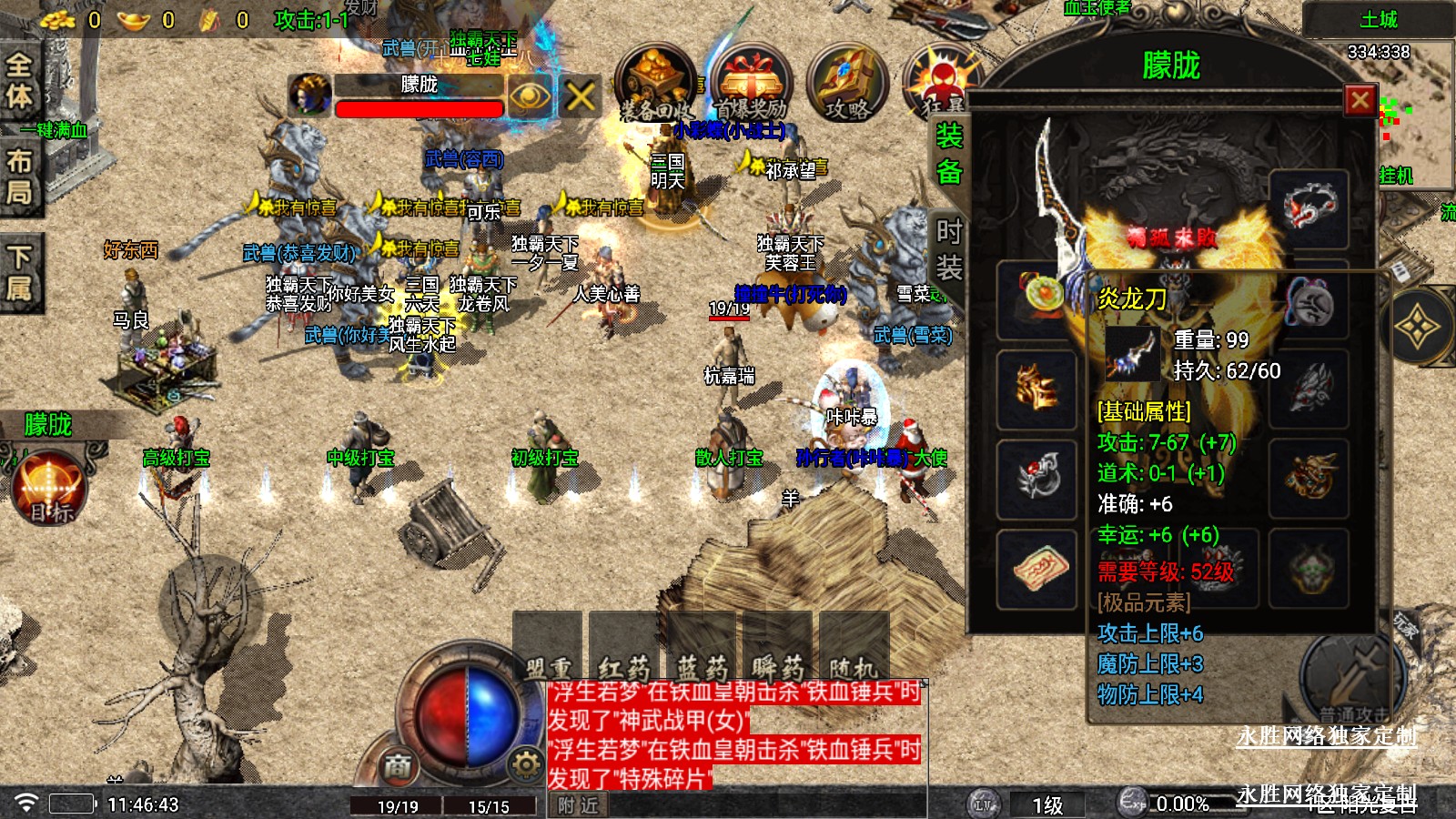Screen dimensions: 1456x819
Task: Close the 朦胧 equipment panel
Action: click(x=1360, y=99)
